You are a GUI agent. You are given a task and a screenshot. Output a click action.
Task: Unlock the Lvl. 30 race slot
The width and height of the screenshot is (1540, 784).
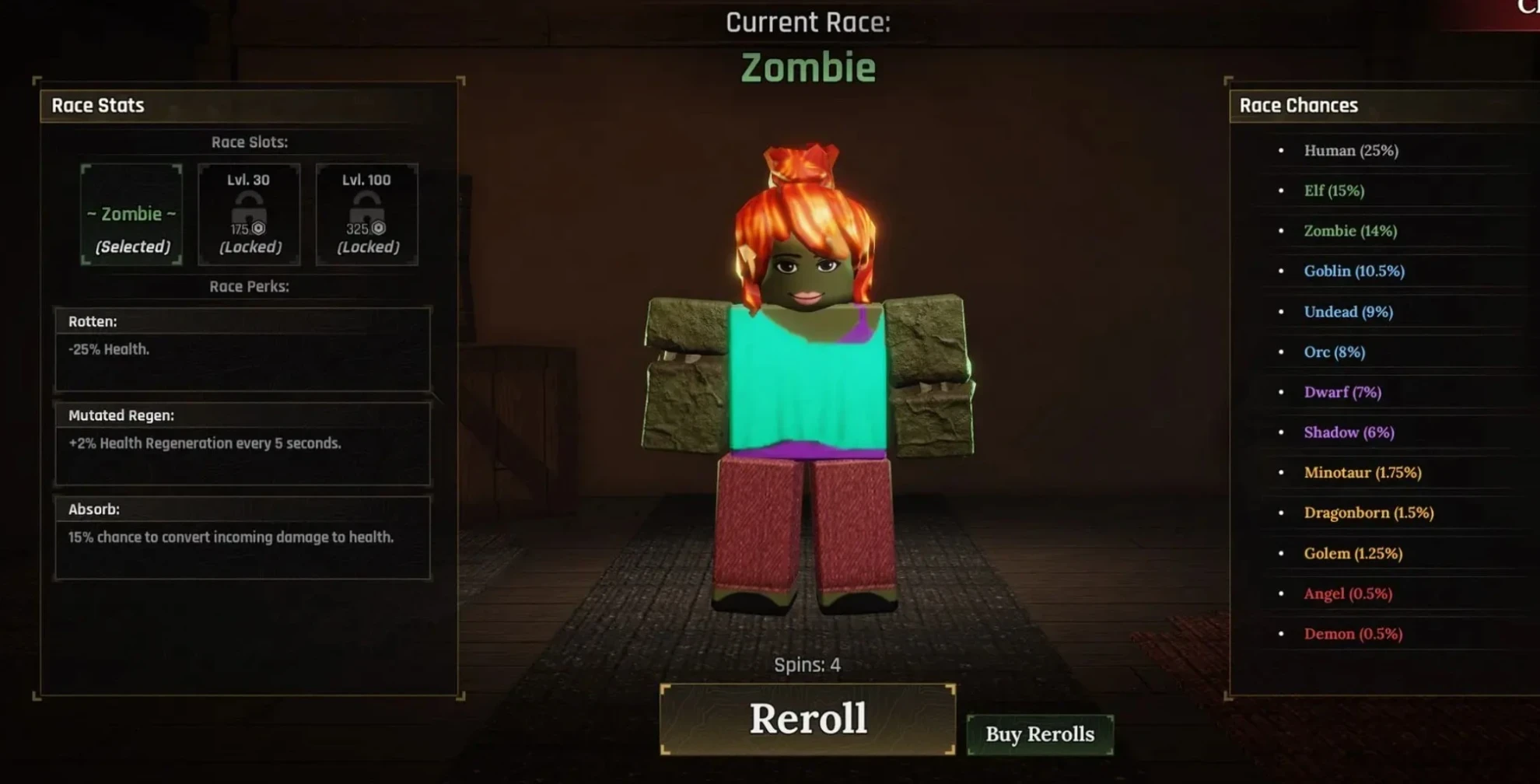249,215
